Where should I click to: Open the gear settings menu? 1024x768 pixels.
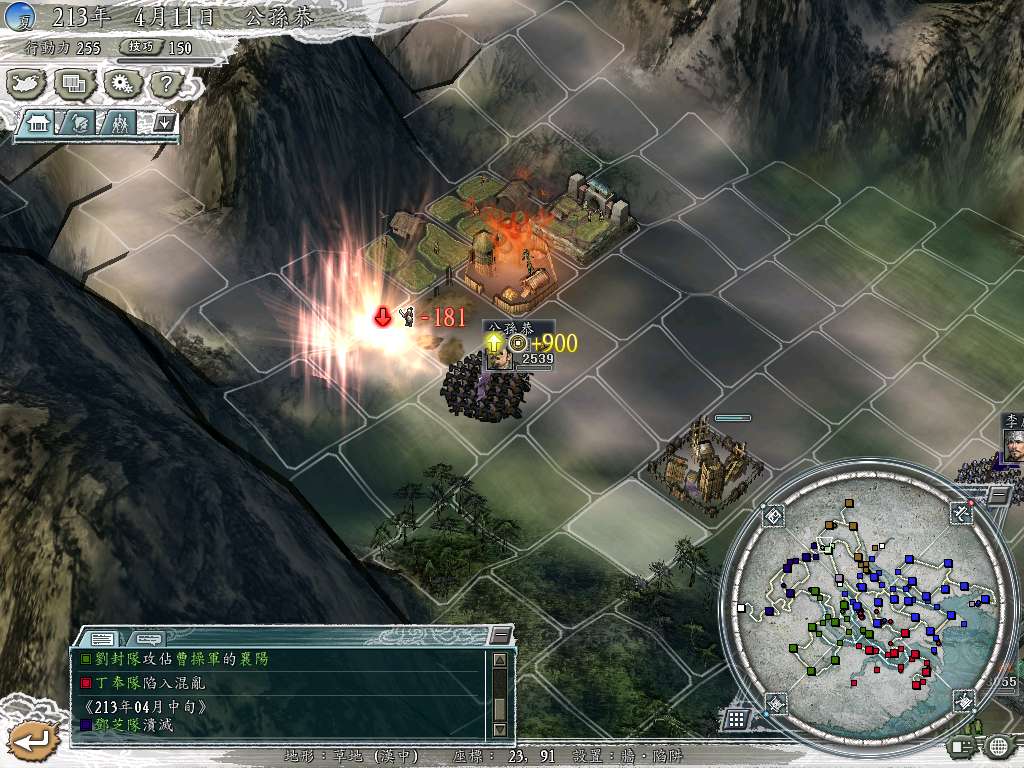(121, 83)
